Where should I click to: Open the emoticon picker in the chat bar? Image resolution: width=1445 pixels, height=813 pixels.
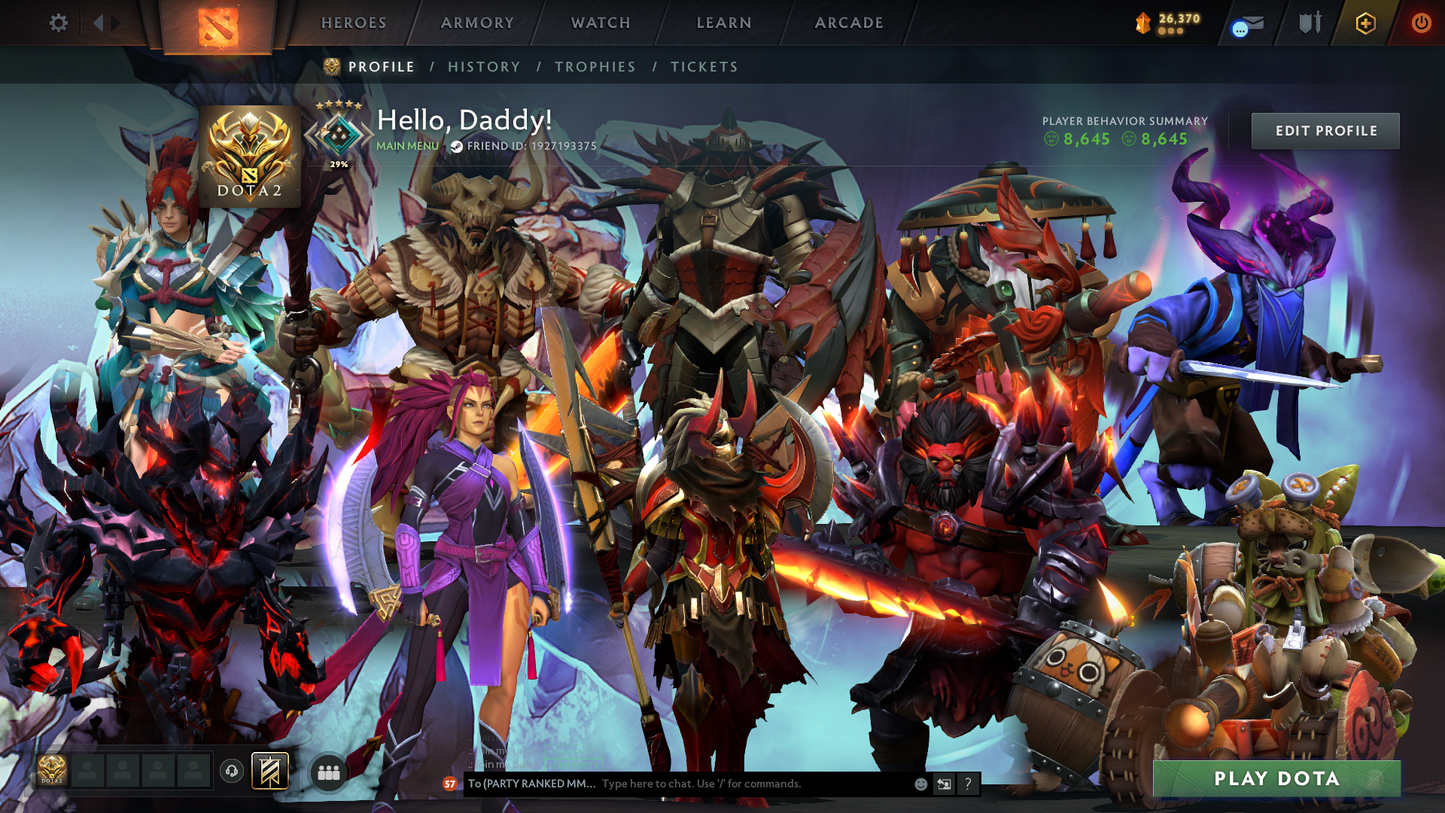point(921,783)
